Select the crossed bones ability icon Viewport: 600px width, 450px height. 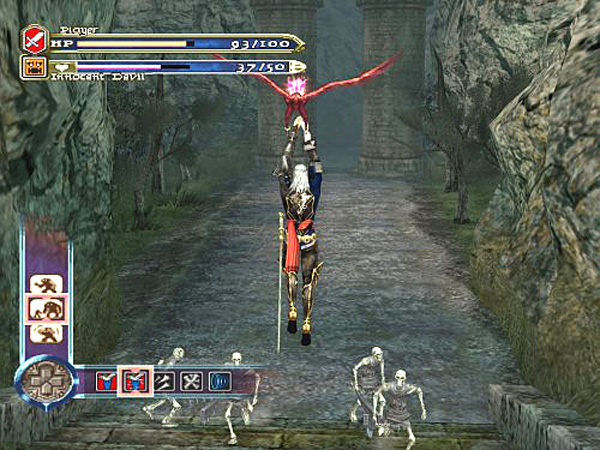(x=189, y=381)
